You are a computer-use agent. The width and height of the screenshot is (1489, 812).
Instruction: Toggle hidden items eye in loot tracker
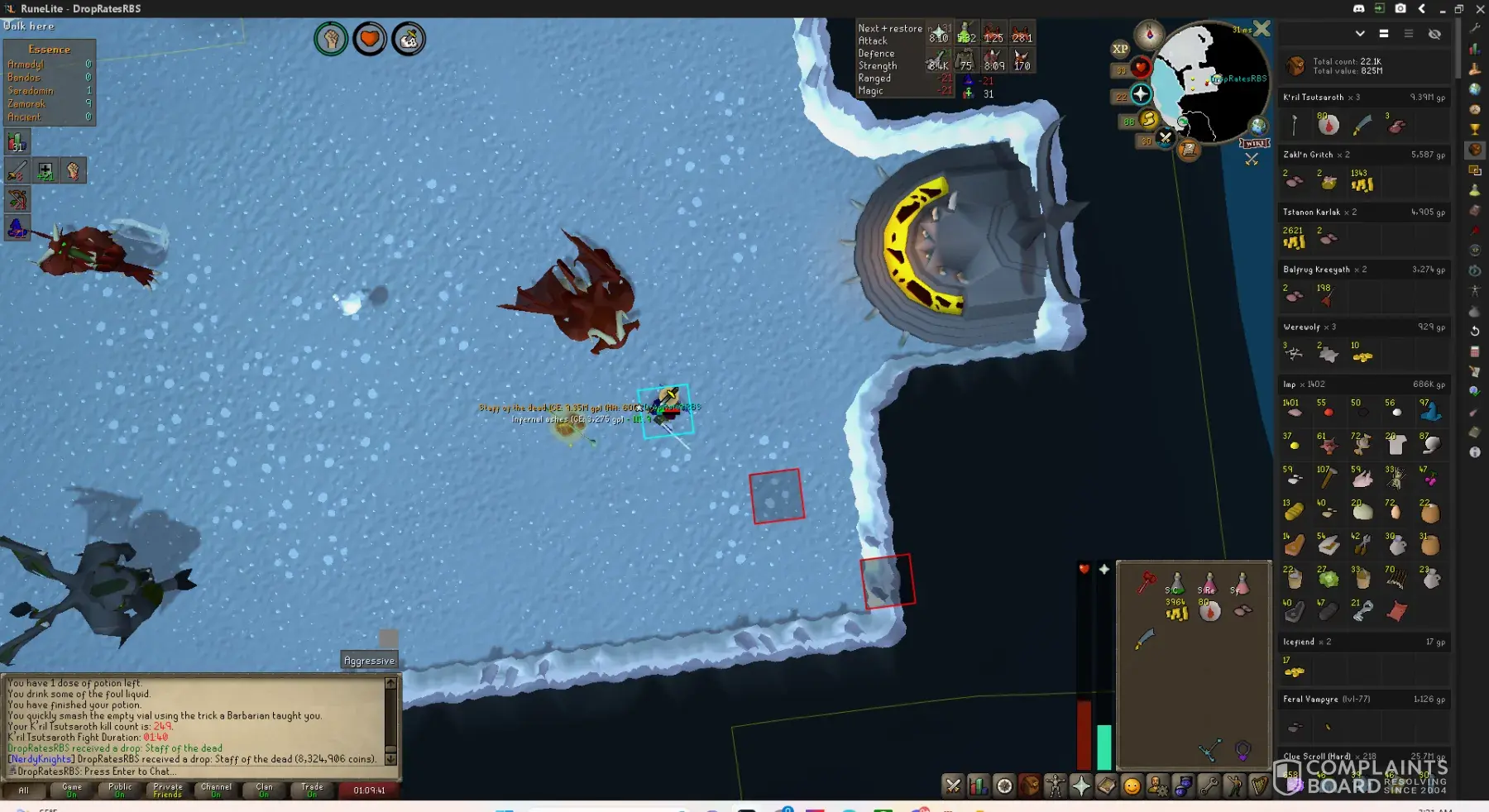(1434, 34)
